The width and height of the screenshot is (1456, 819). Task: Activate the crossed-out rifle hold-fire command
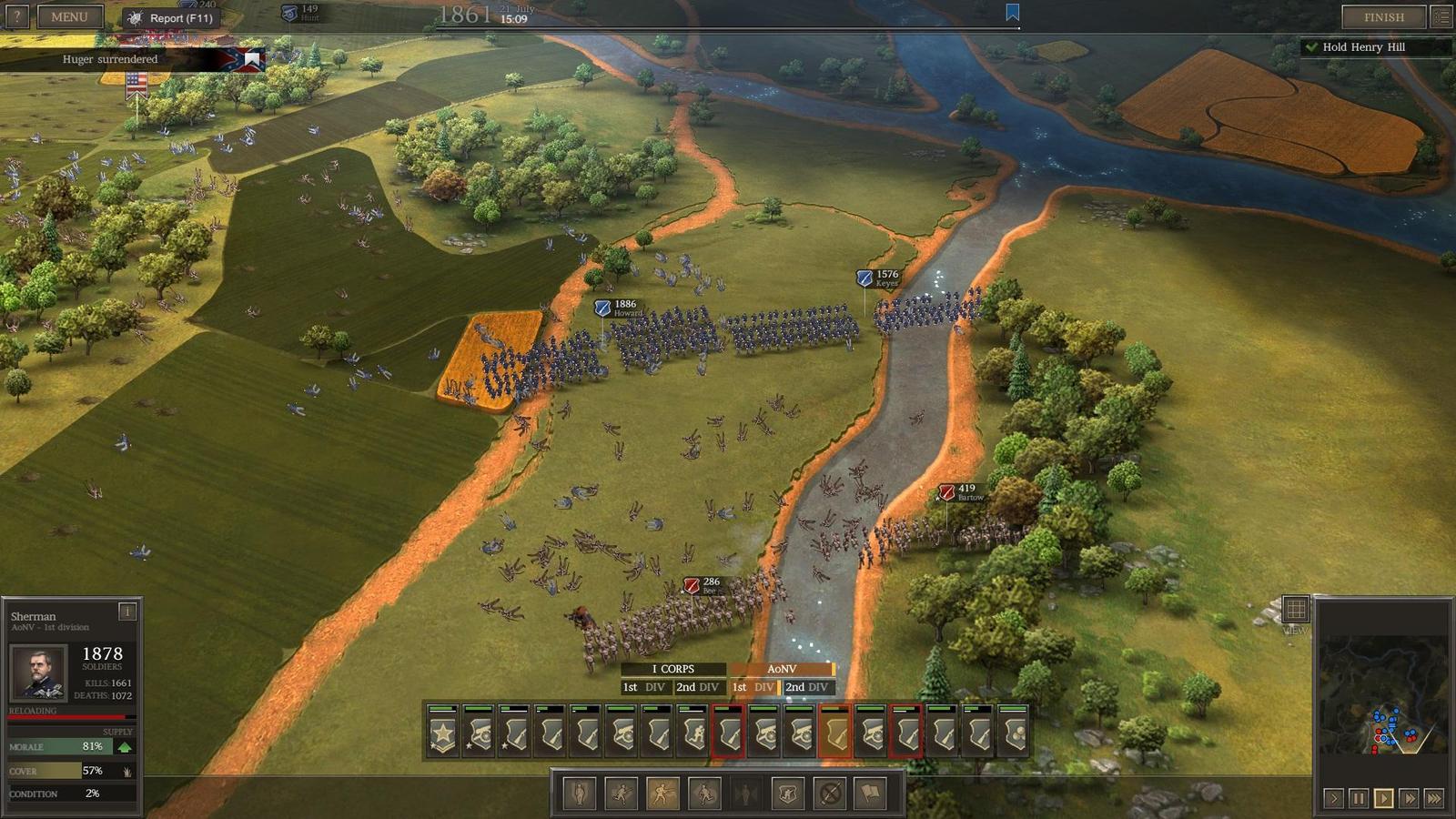830,794
